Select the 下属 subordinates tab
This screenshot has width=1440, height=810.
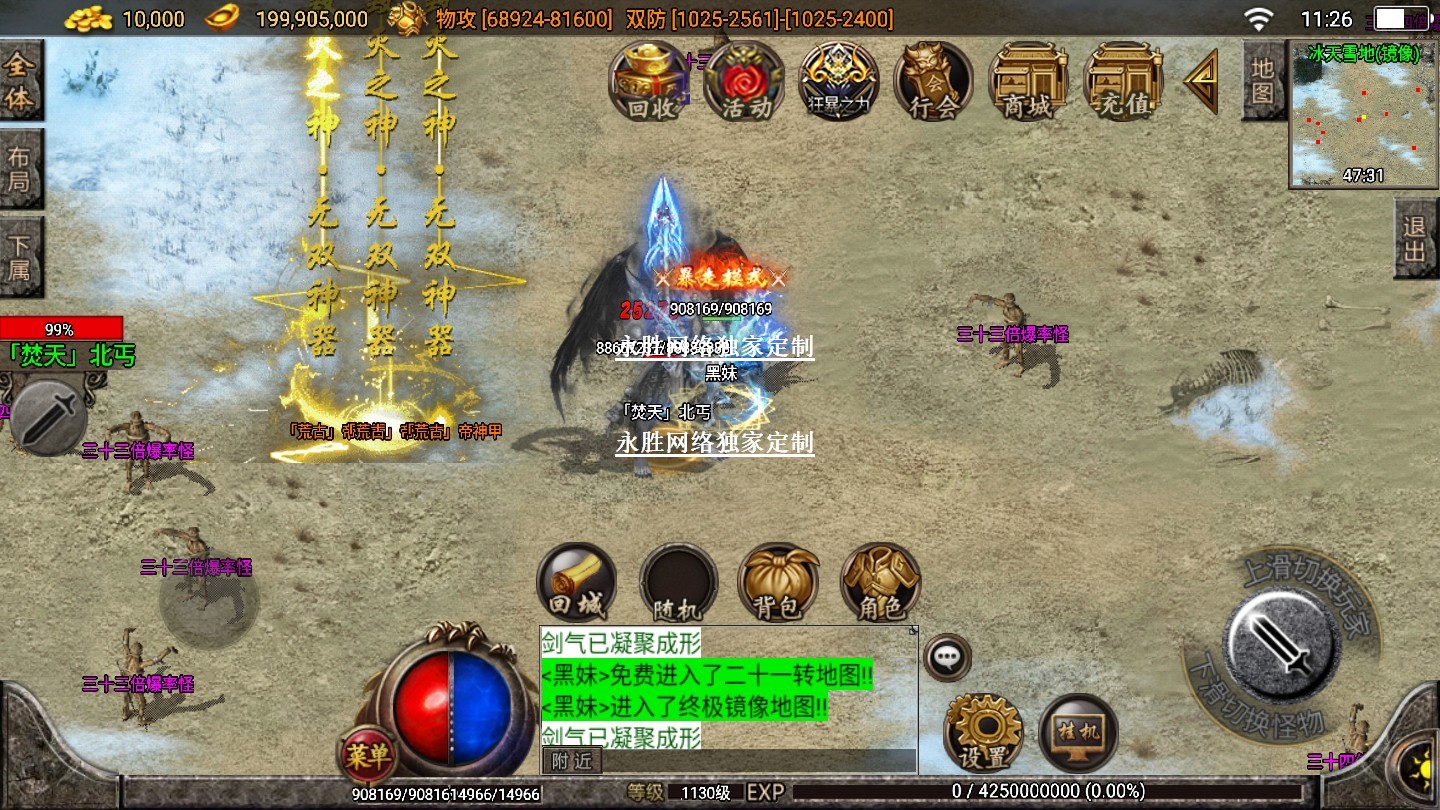20,257
